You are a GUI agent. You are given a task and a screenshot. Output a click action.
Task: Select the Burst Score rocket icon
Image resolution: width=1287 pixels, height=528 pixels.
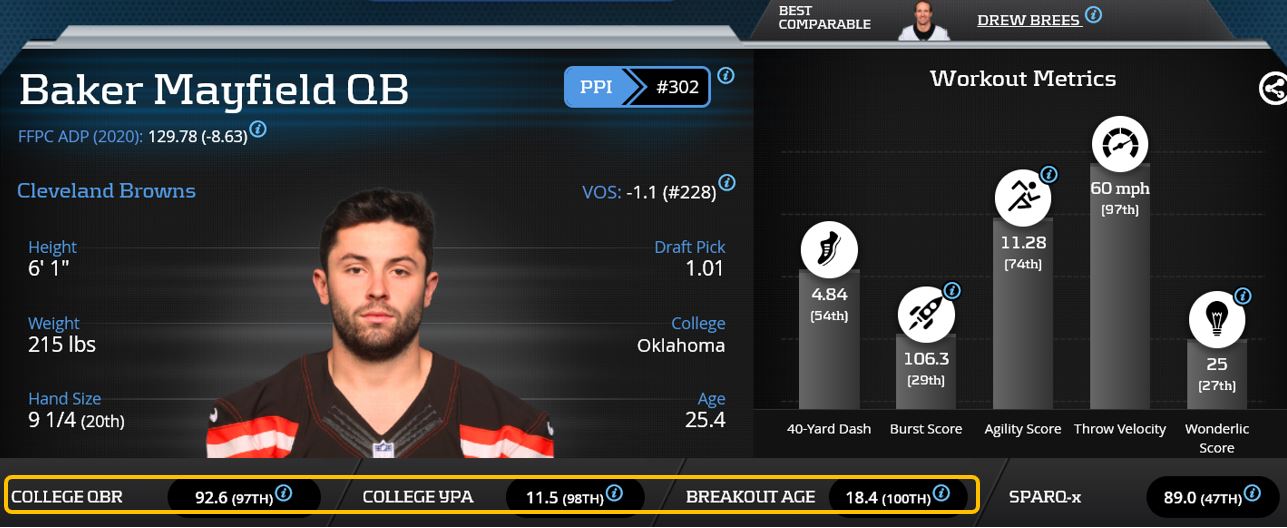[x=926, y=313]
